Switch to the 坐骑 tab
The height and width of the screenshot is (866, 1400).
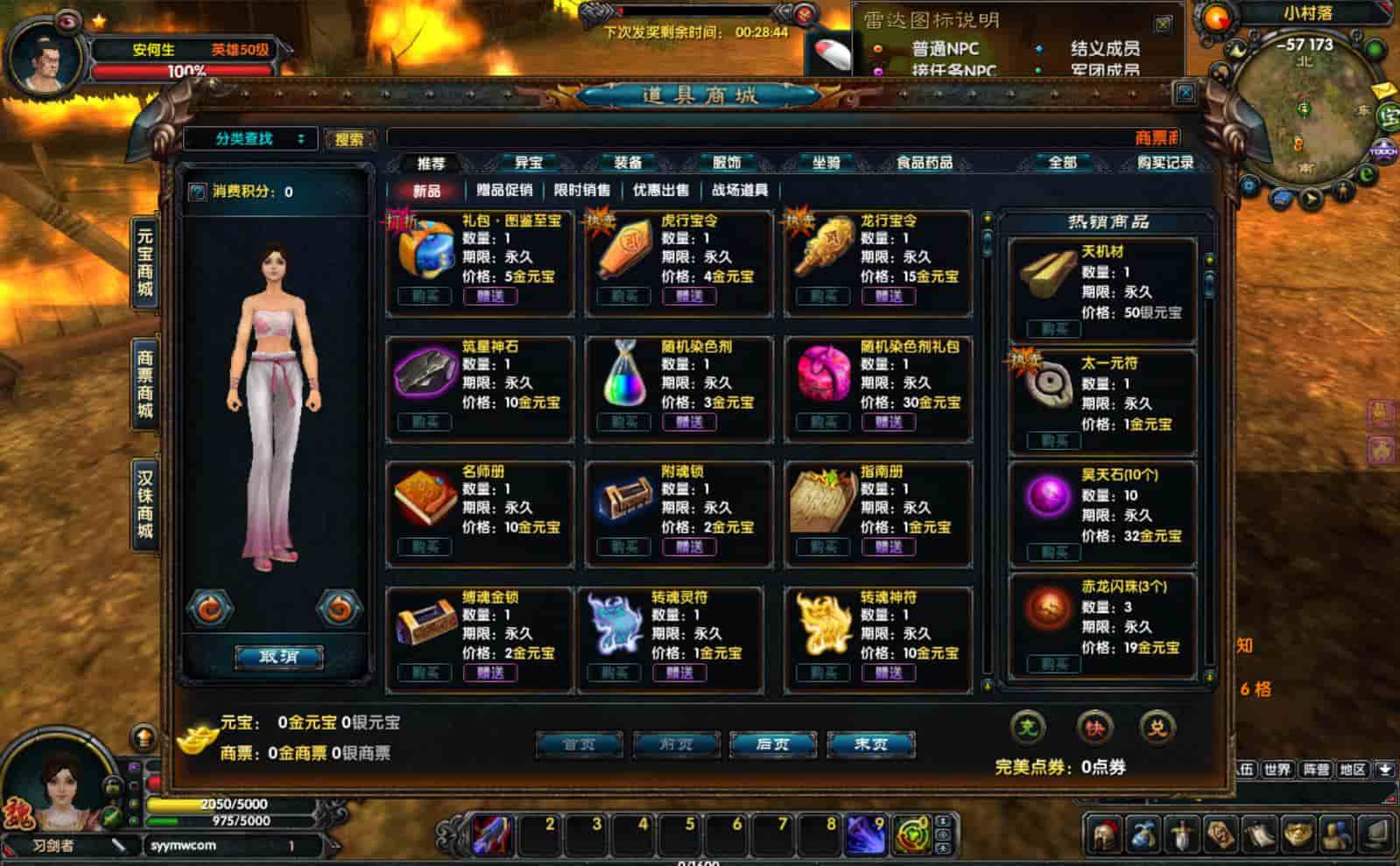pyautogui.click(x=827, y=163)
